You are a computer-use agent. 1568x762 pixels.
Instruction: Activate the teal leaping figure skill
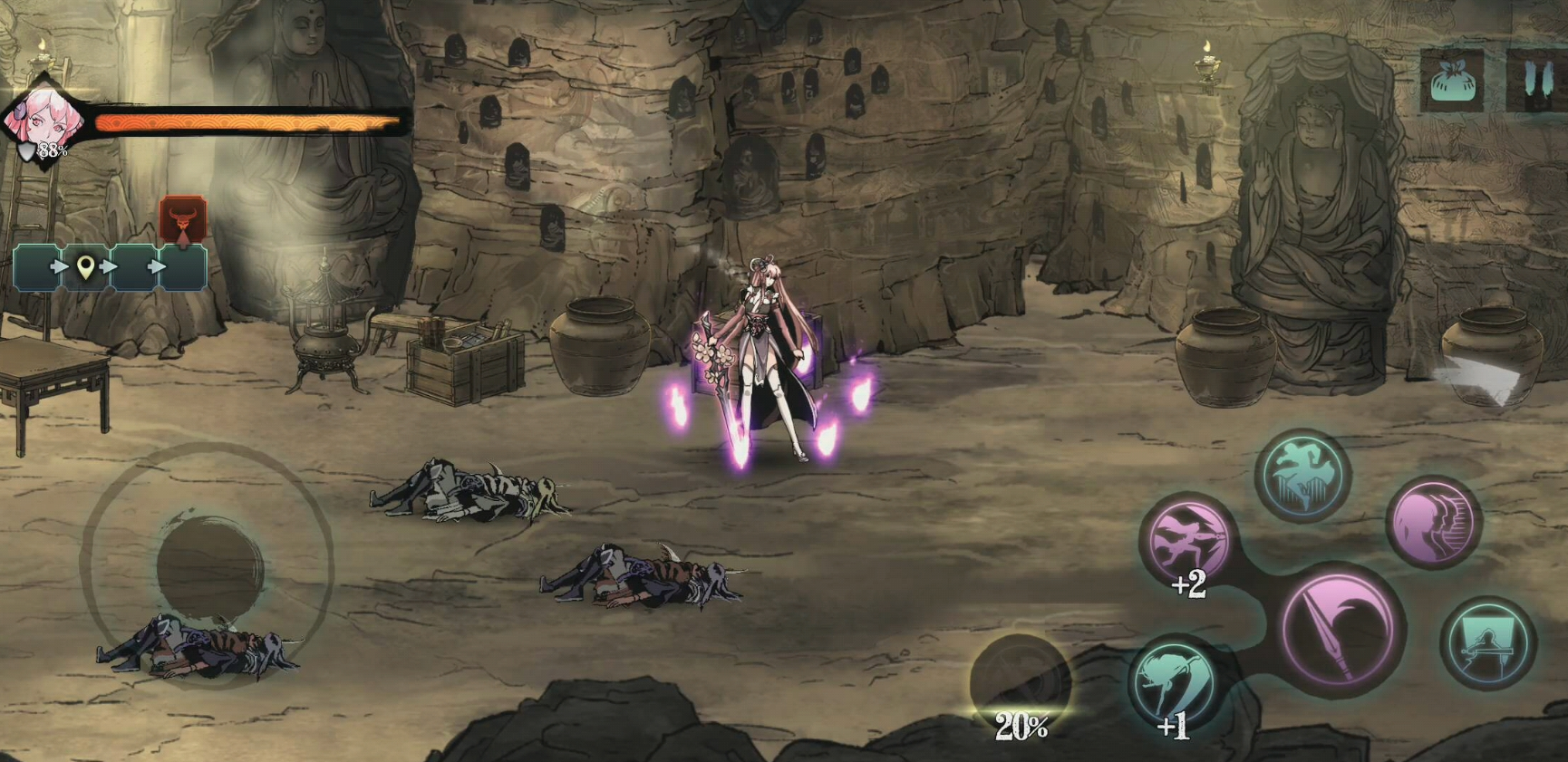coord(1303,476)
